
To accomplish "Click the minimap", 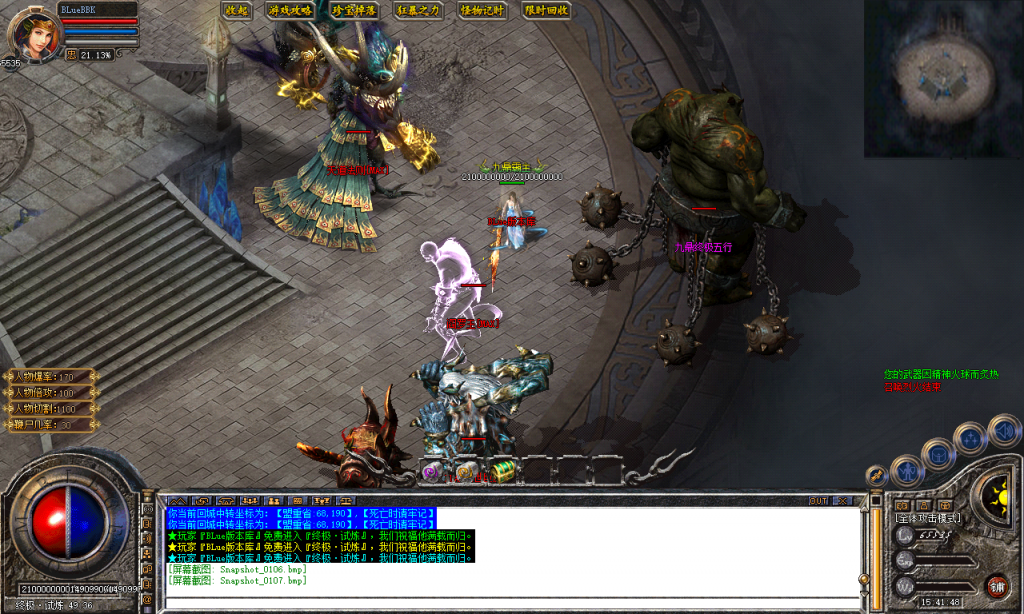I will (x=942, y=78).
